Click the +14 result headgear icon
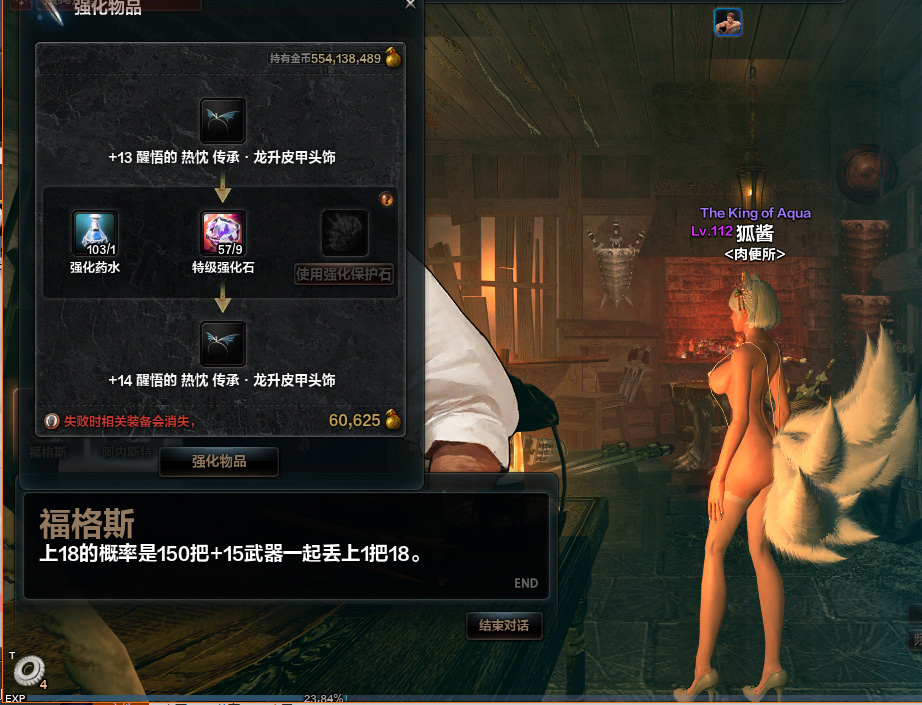 [222, 344]
